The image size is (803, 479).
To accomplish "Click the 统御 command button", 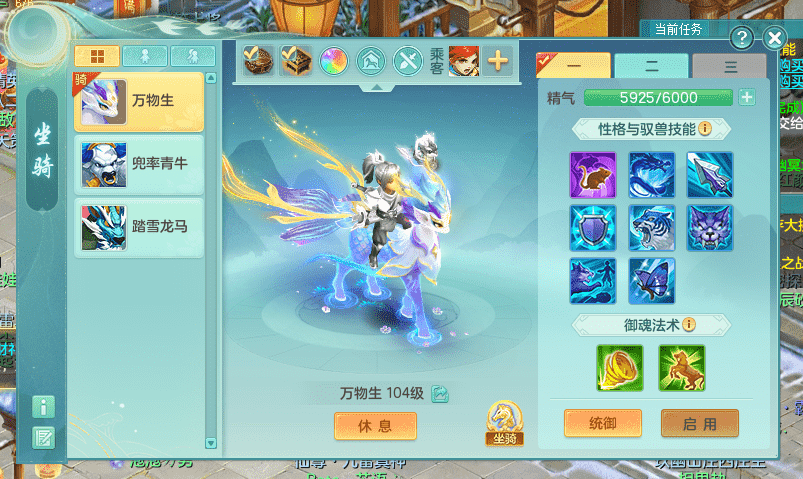I will pos(602,423).
